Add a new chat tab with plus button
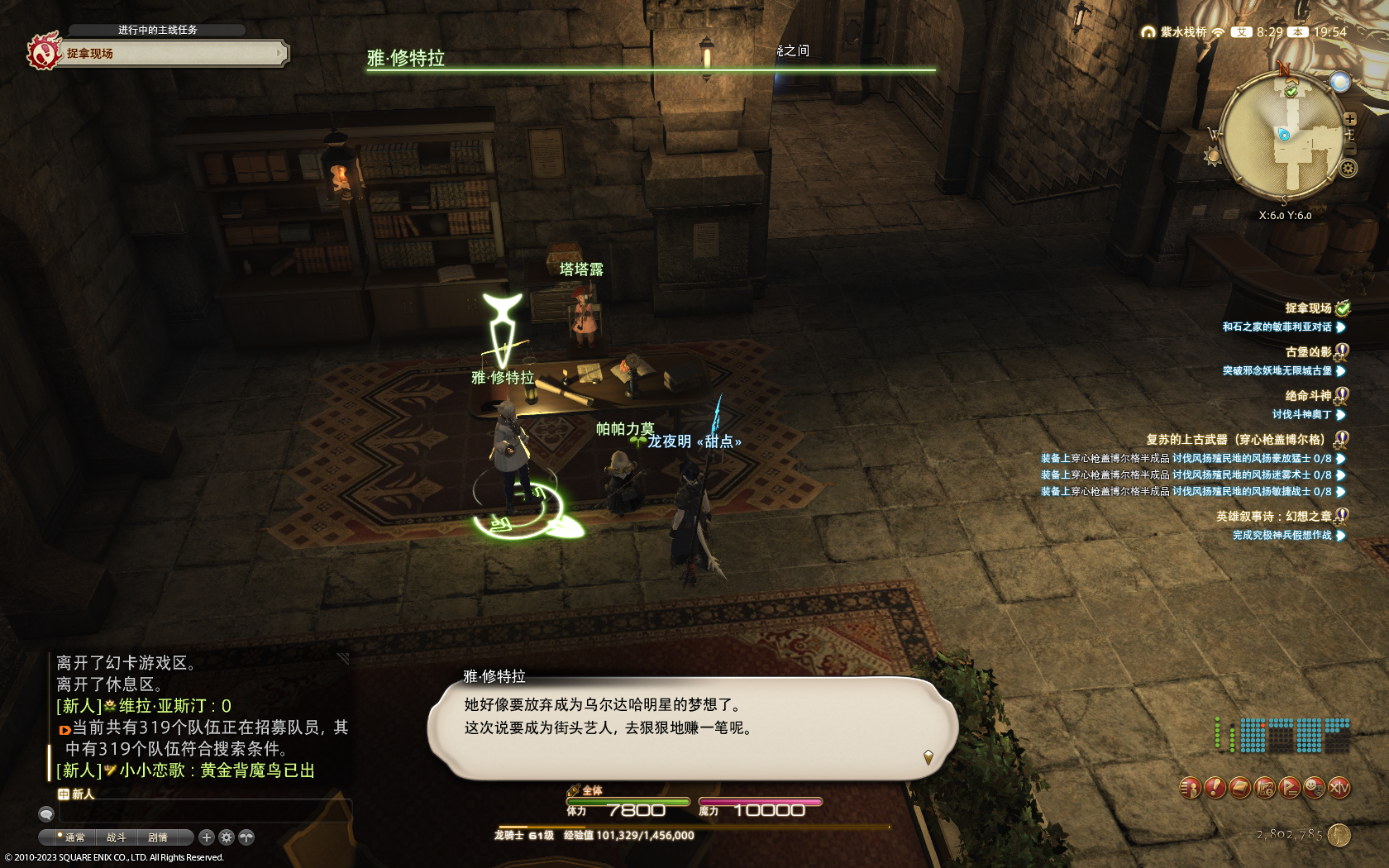 [207, 837]
